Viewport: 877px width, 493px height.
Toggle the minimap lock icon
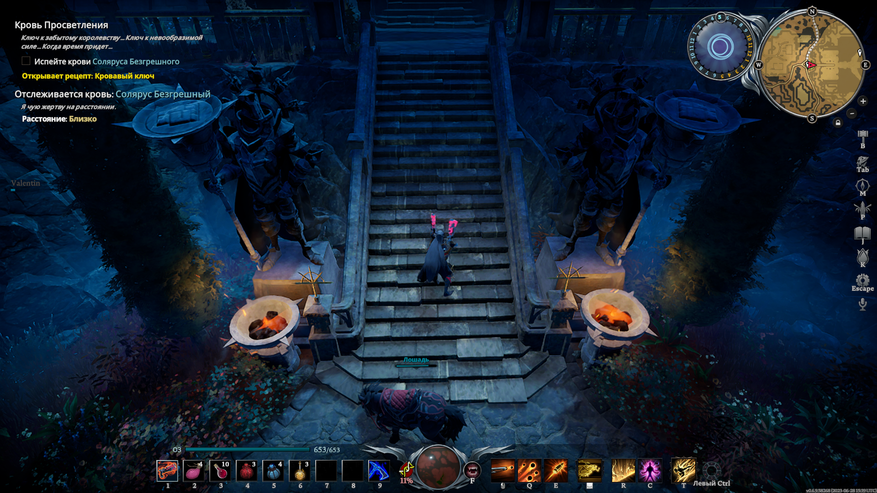click(x=838, y=122)
